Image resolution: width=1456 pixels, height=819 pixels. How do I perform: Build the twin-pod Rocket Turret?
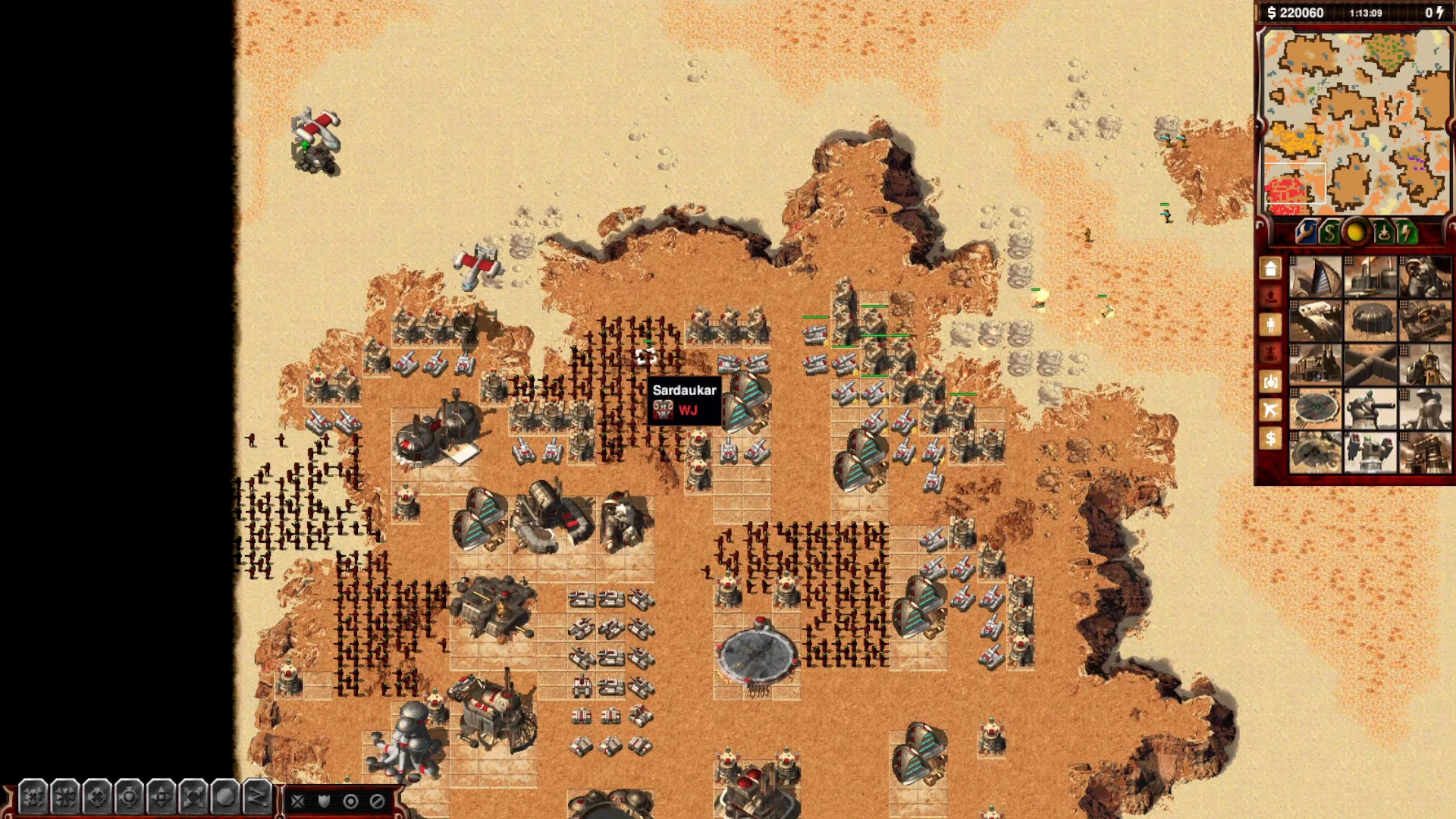click(x=1370, y=453)
